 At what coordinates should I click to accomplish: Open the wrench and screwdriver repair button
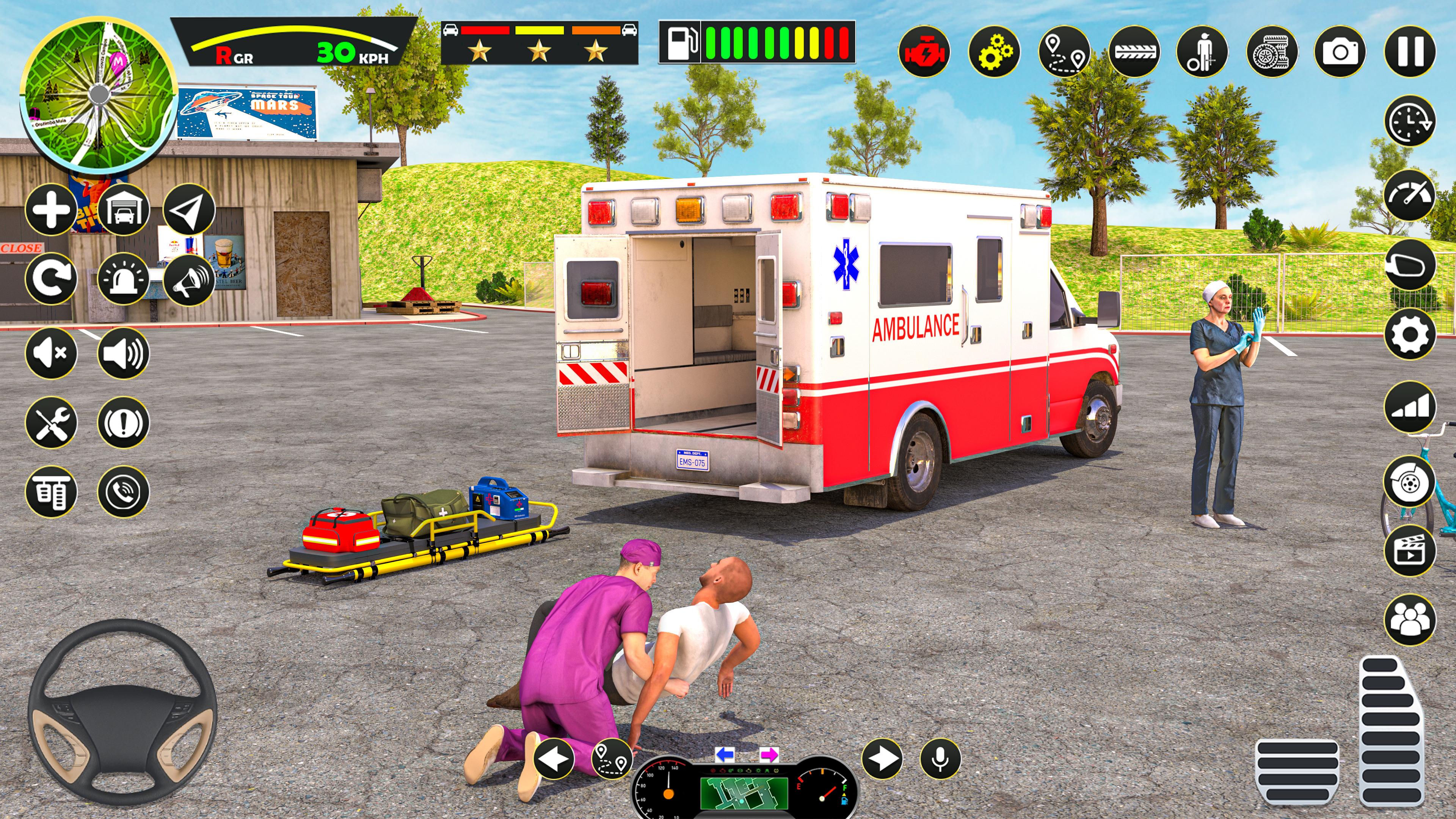[51, 422]
